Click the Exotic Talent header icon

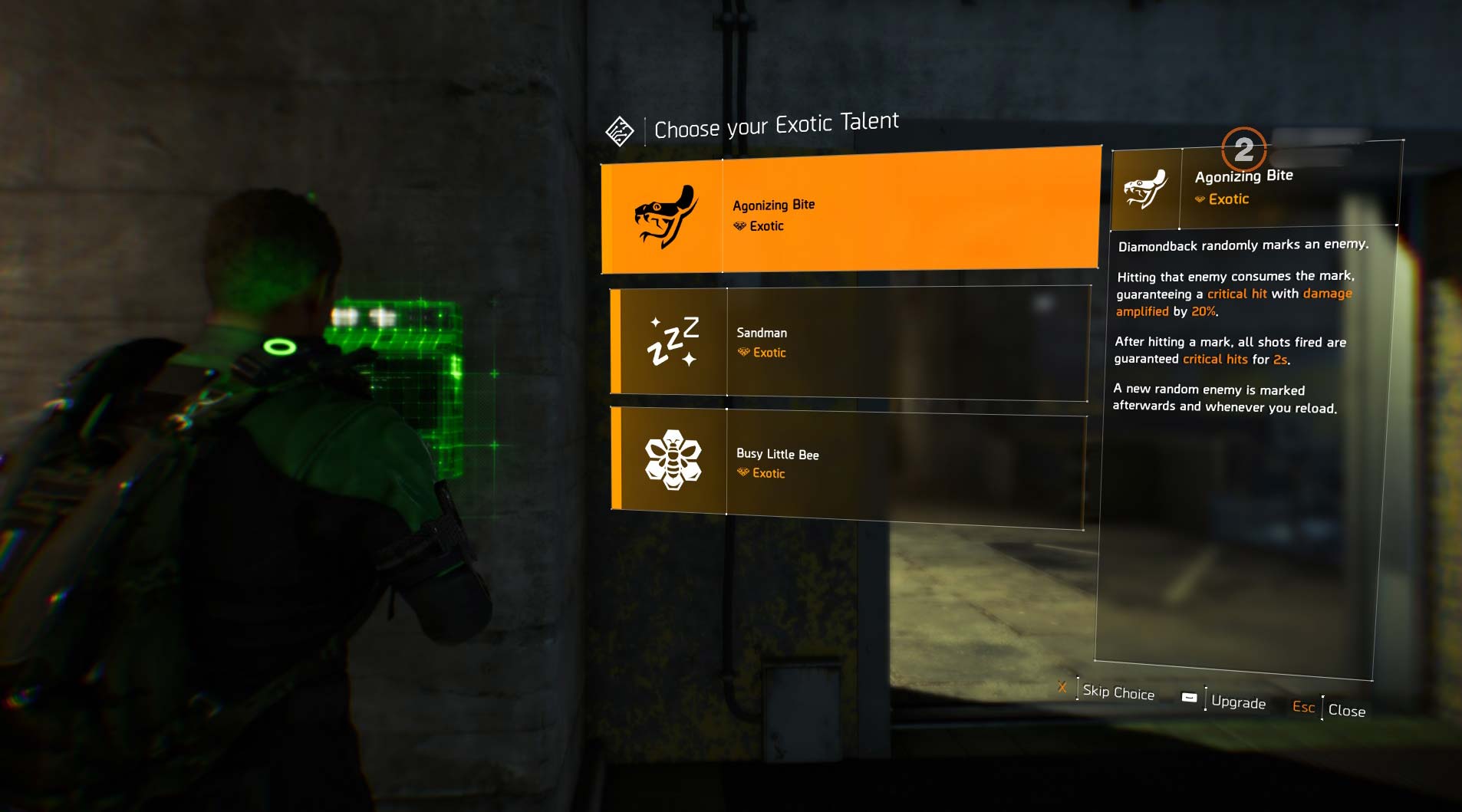coord(621,129)
